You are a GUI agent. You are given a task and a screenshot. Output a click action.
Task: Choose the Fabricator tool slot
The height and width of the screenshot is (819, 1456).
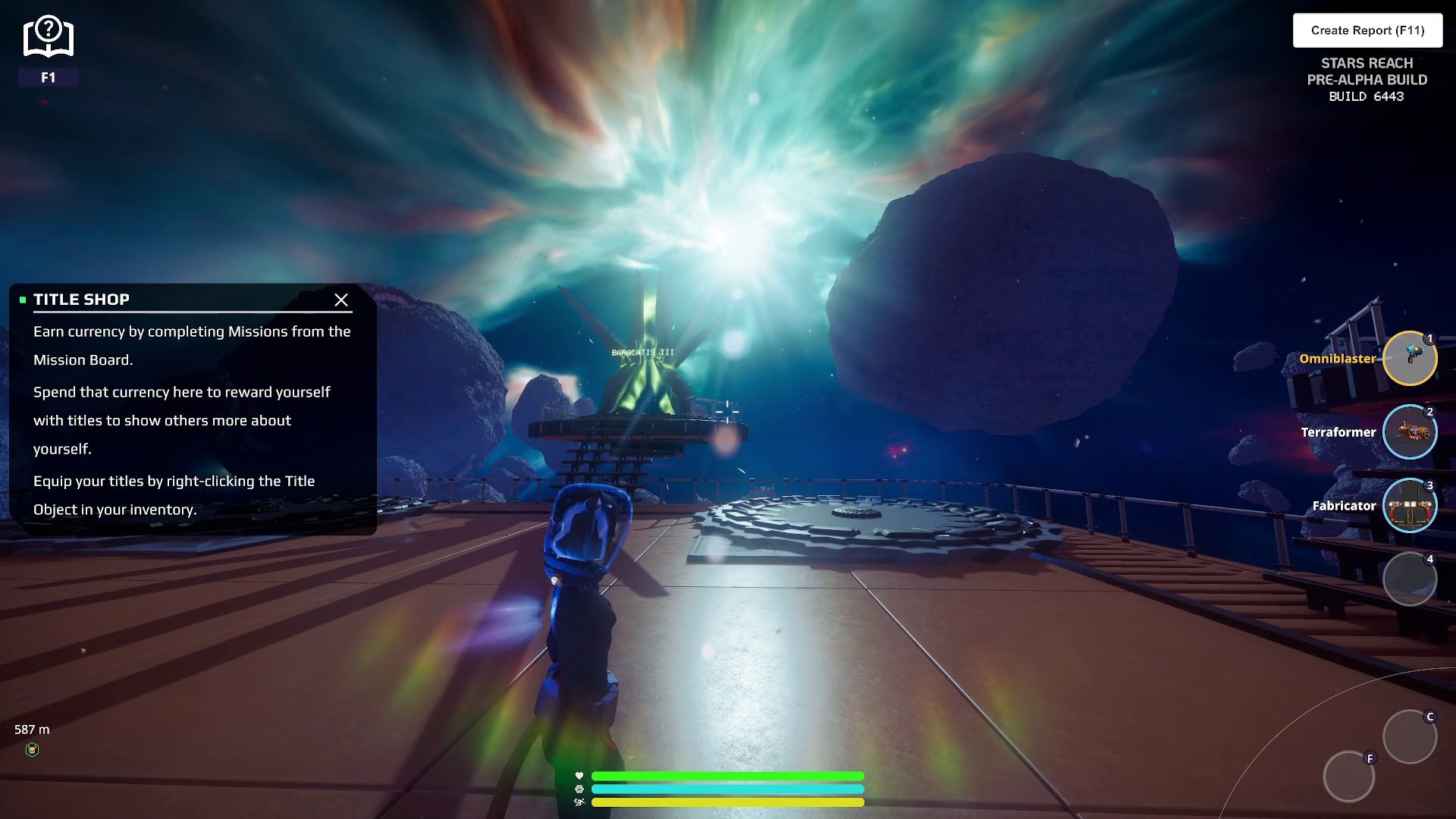click(x=1409, y=506)
